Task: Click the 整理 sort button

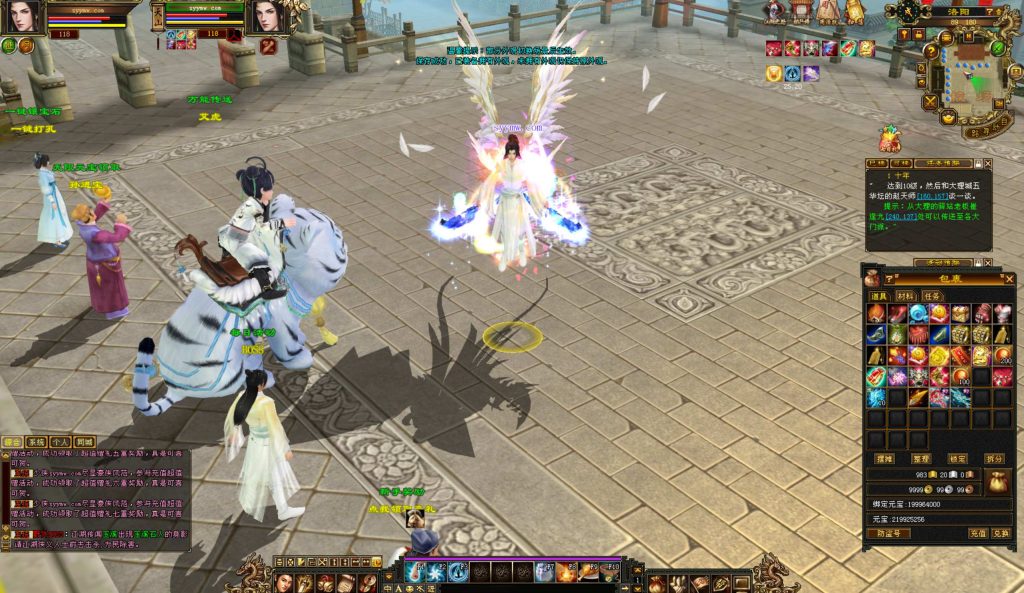Action: point(921,458)
